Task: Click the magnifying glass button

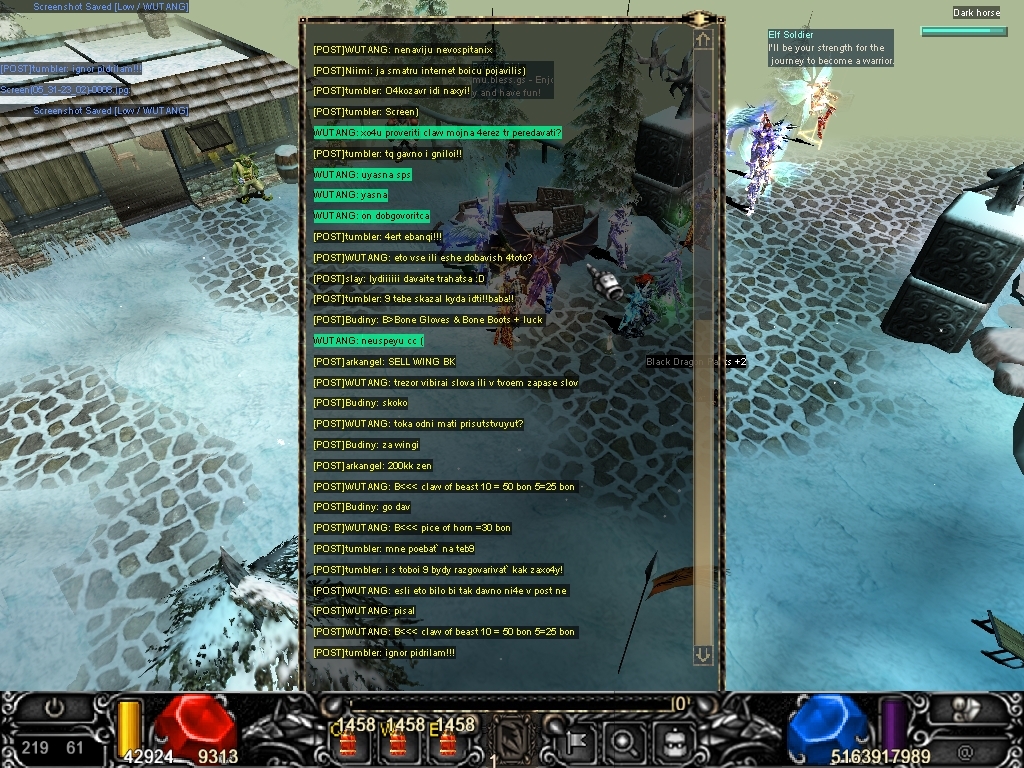Action: pos(623,742)
